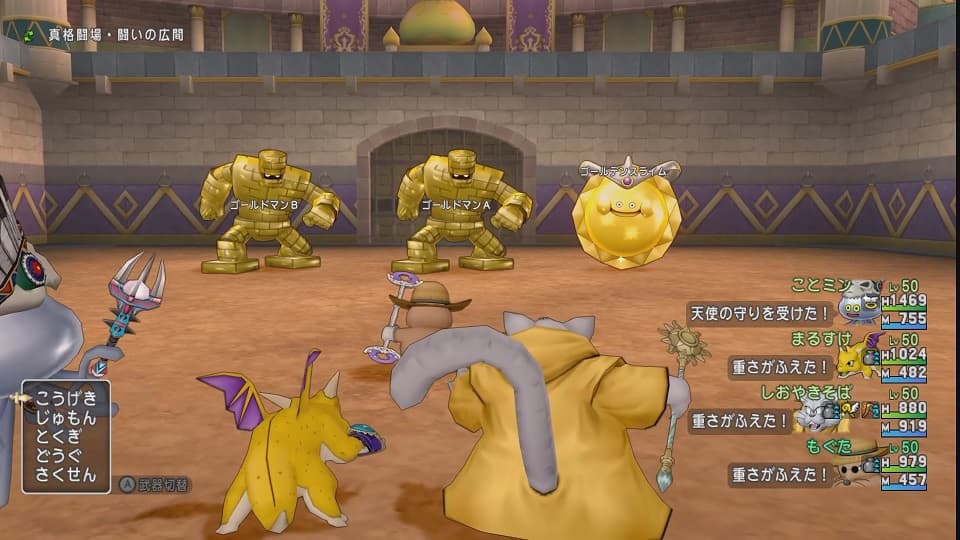The width and height of the screenshot is (960, 540).
Task: Target the ゴールデンスライム enemy name label
Action: pos(629,171)
